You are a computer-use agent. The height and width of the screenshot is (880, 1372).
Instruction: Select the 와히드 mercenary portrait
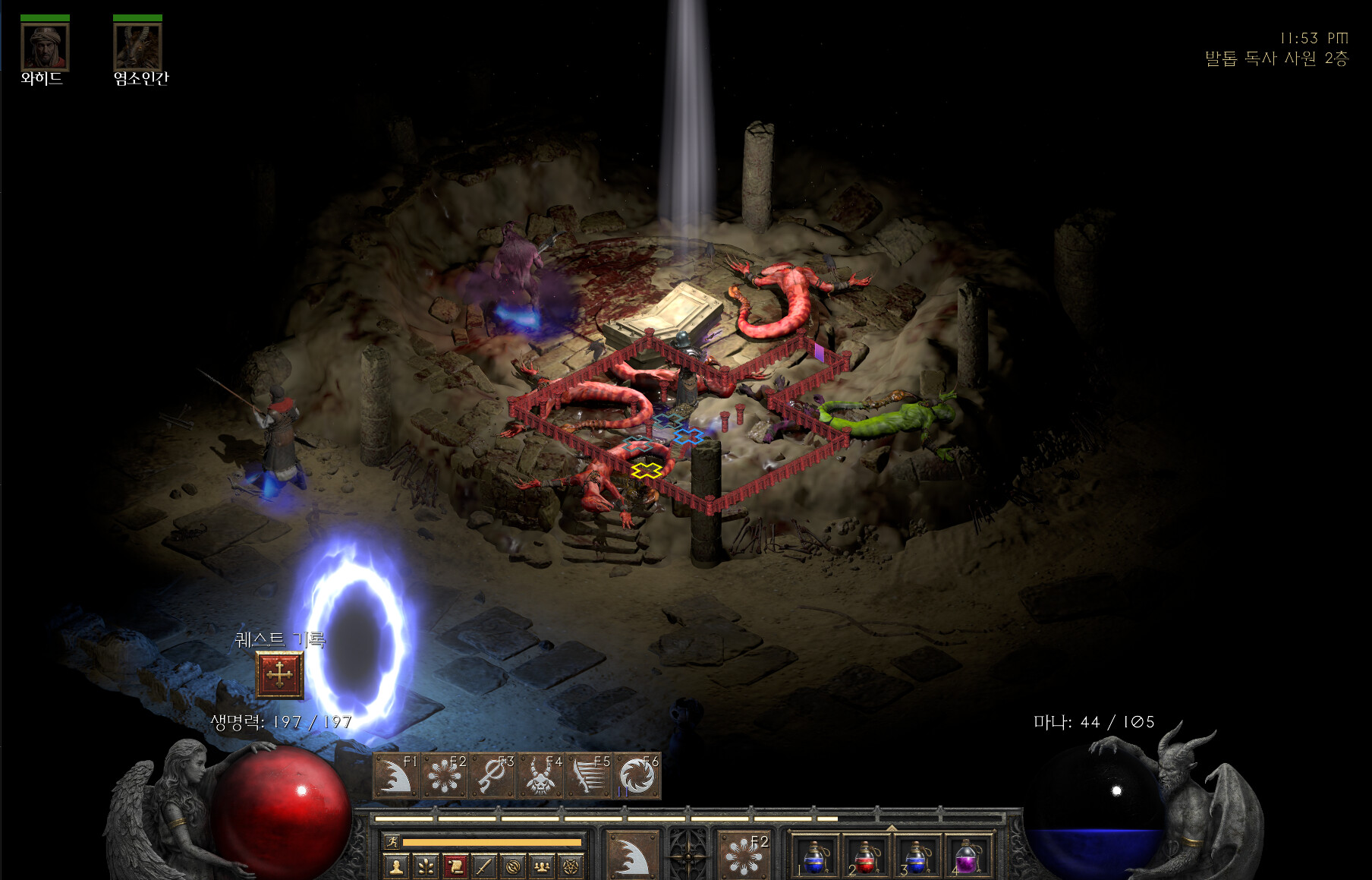(x=45, y=47)
